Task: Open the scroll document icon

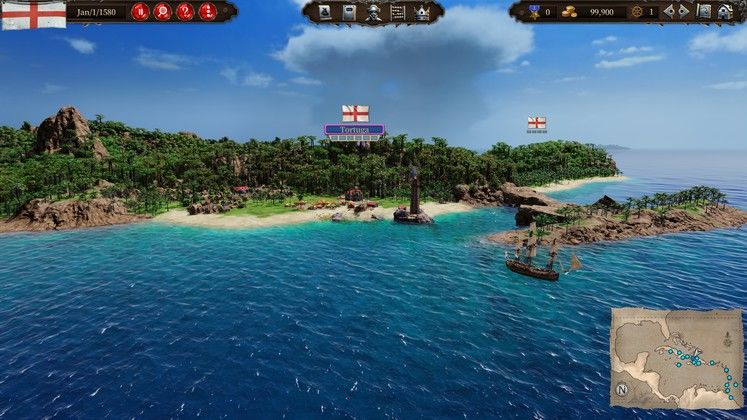Action: coord(349,12)
